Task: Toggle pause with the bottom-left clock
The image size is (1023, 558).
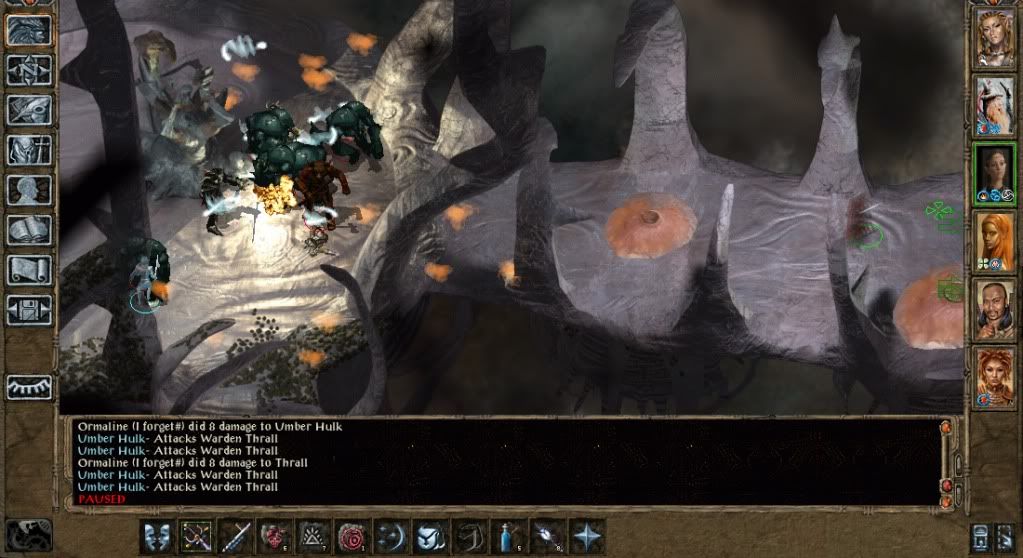Action: 29,535
